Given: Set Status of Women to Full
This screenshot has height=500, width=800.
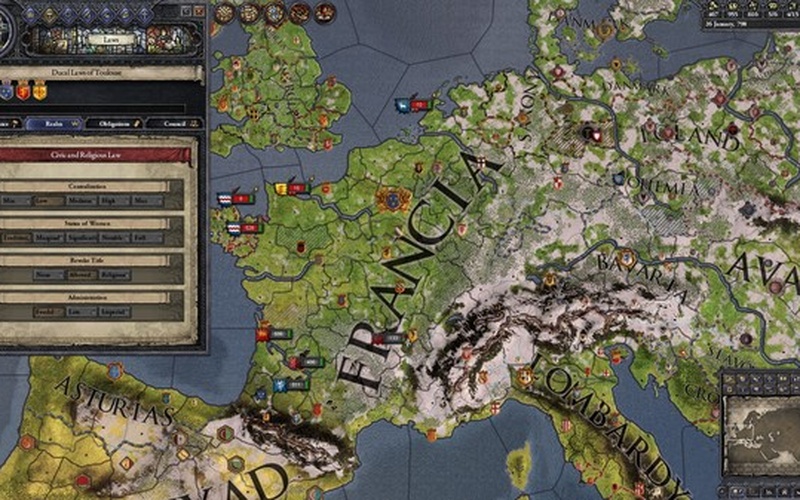Looking at the screenshot, I should 149,238.
